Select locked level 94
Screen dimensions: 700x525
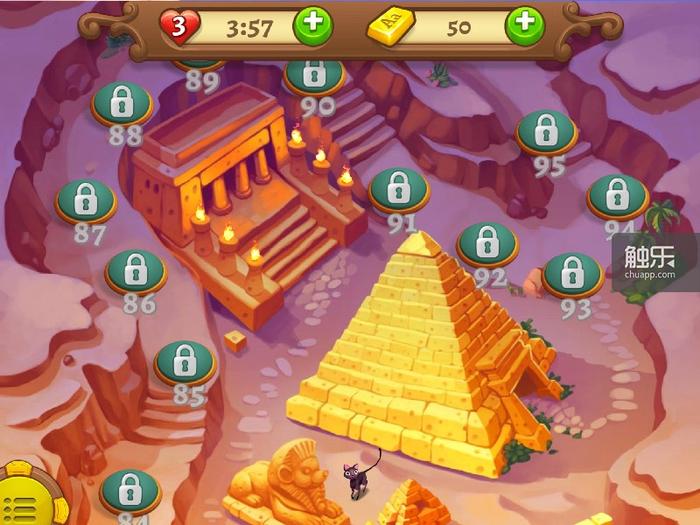[617, 197]
